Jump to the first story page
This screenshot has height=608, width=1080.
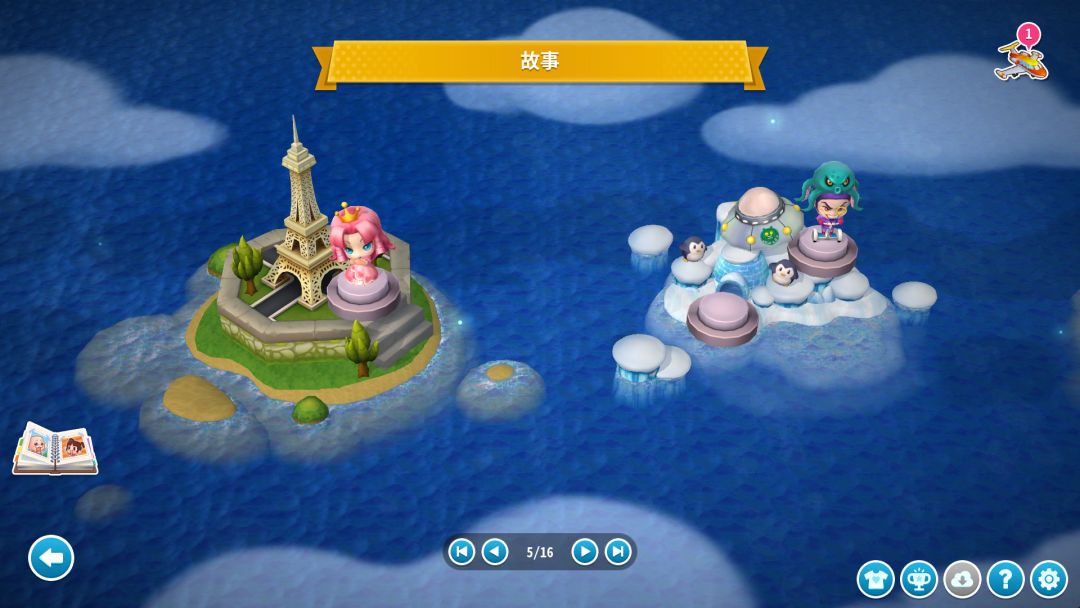[461, 552]
